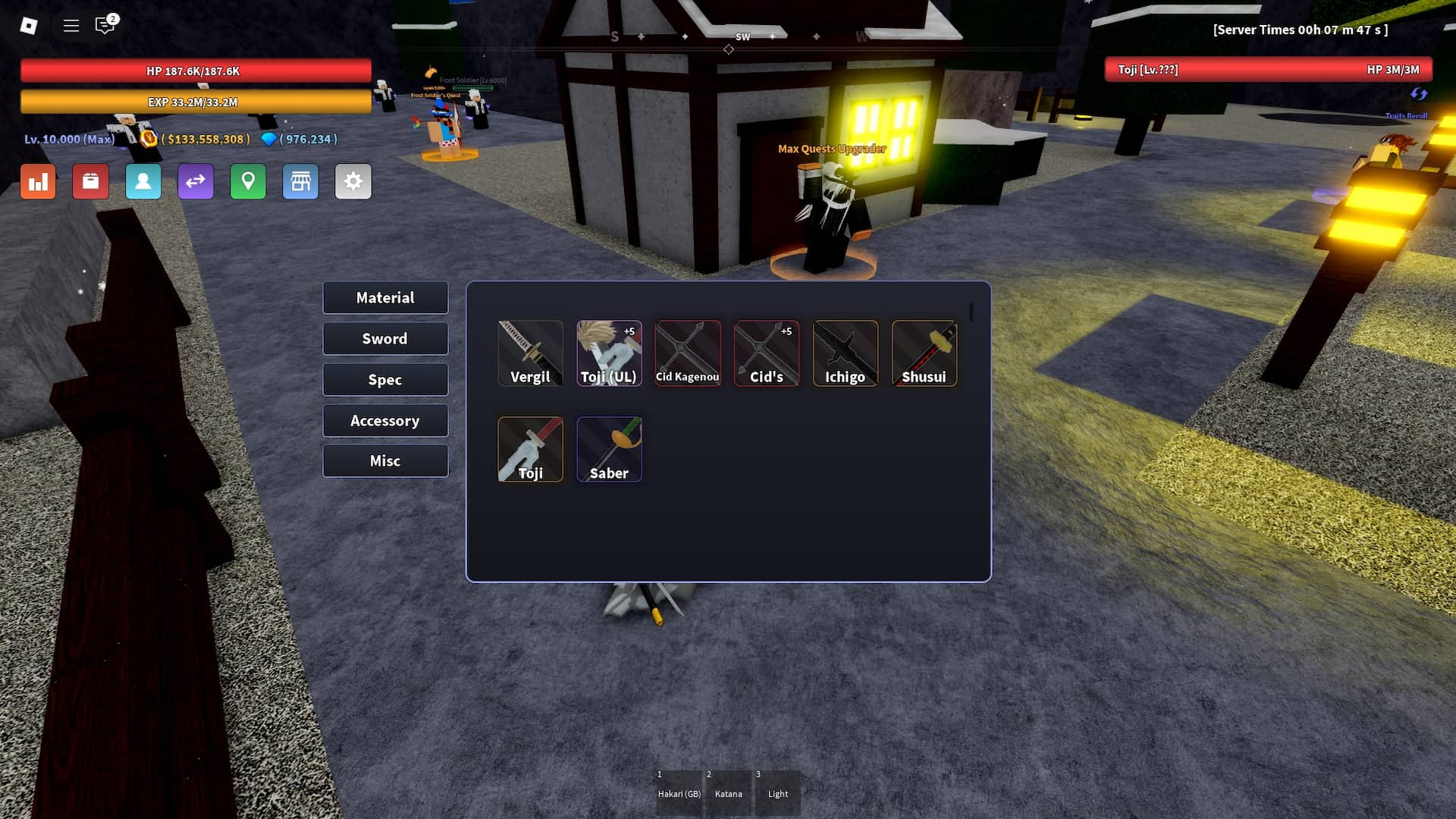Viewport: 1456px width, 819px height.
Task: Switch to the Accessory category
Action: click(385, 420)
